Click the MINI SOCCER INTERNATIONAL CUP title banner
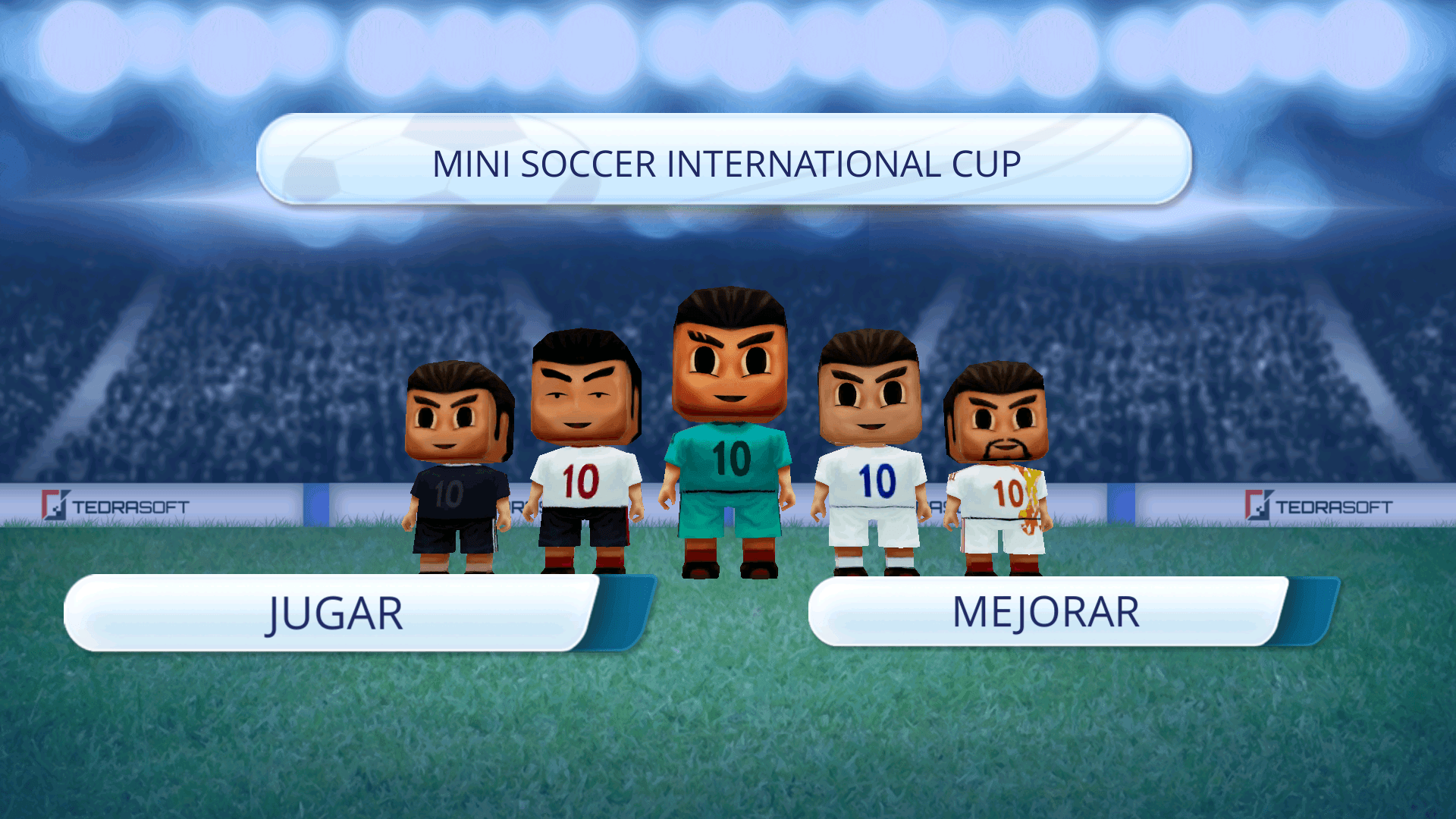The image size is (1456, 819). [x=726, y=161]
